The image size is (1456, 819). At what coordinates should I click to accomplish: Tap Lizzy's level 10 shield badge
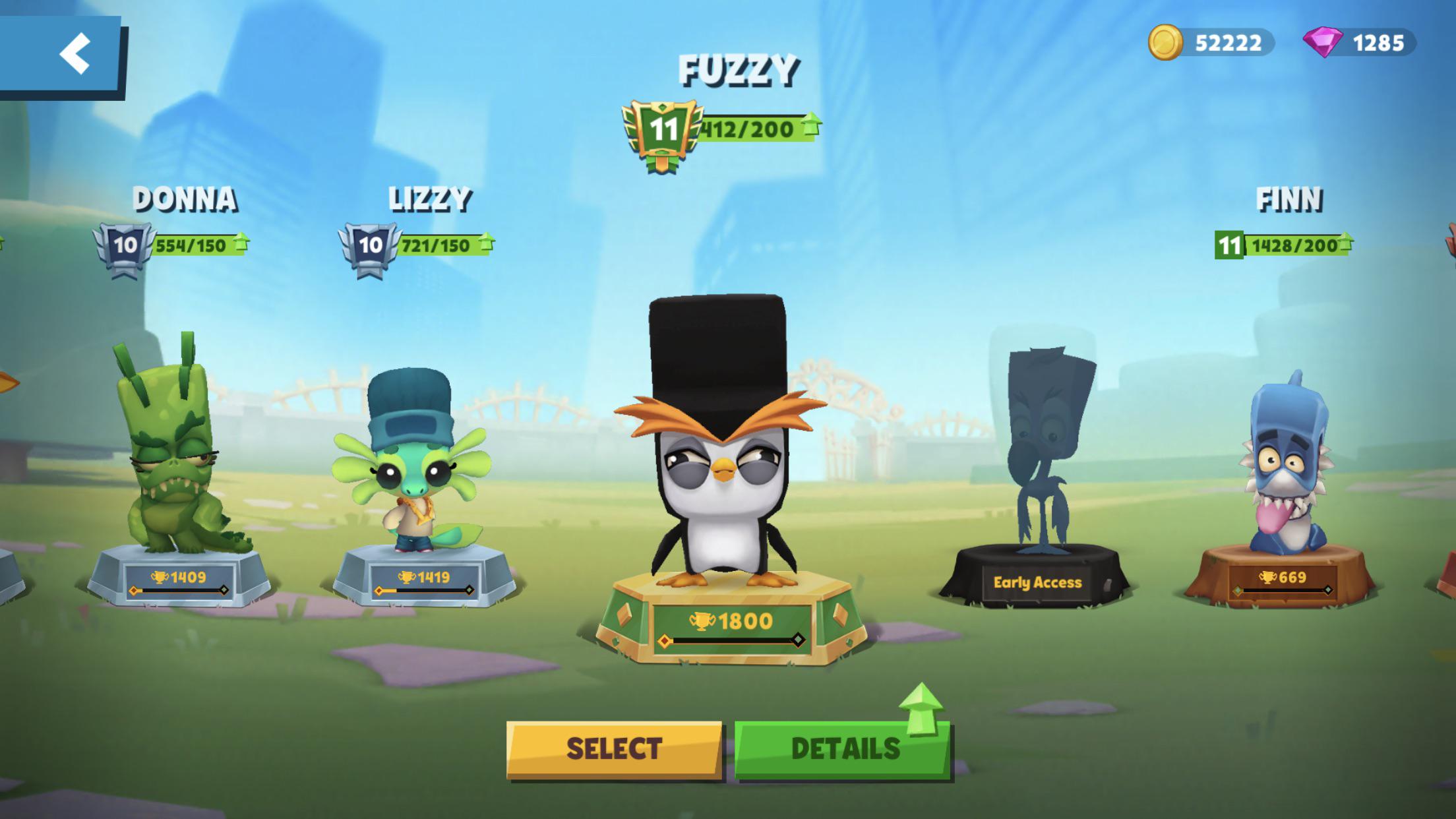coord(367,246)
